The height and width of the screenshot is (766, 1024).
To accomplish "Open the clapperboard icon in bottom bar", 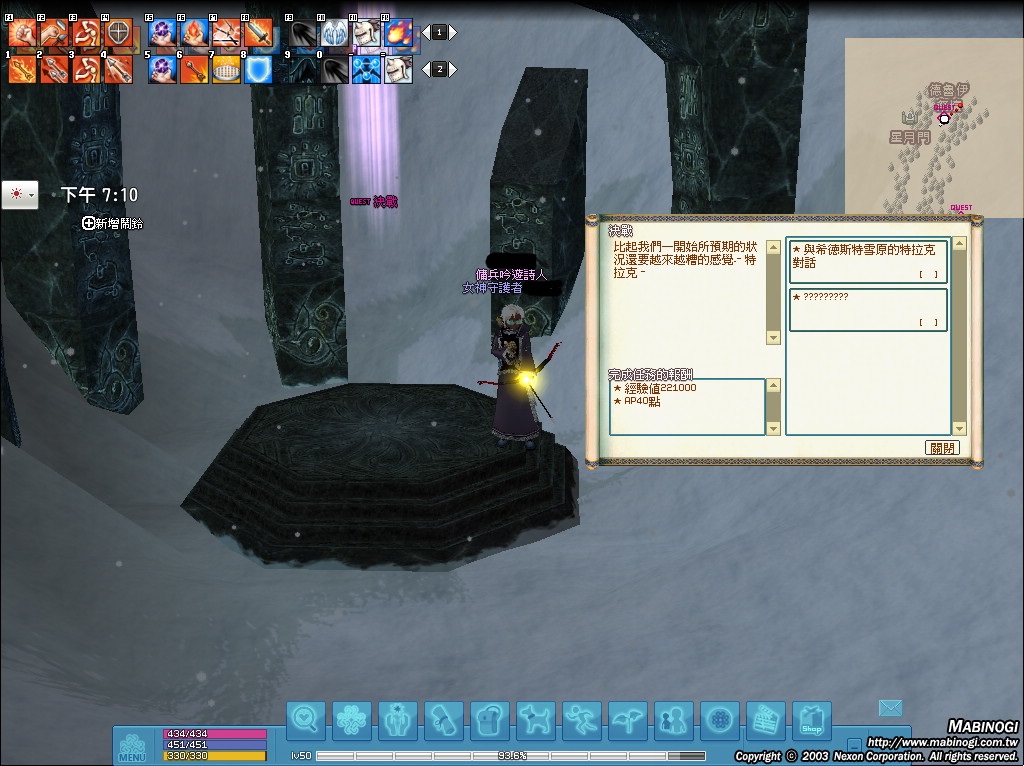I will tap(766, 719).
